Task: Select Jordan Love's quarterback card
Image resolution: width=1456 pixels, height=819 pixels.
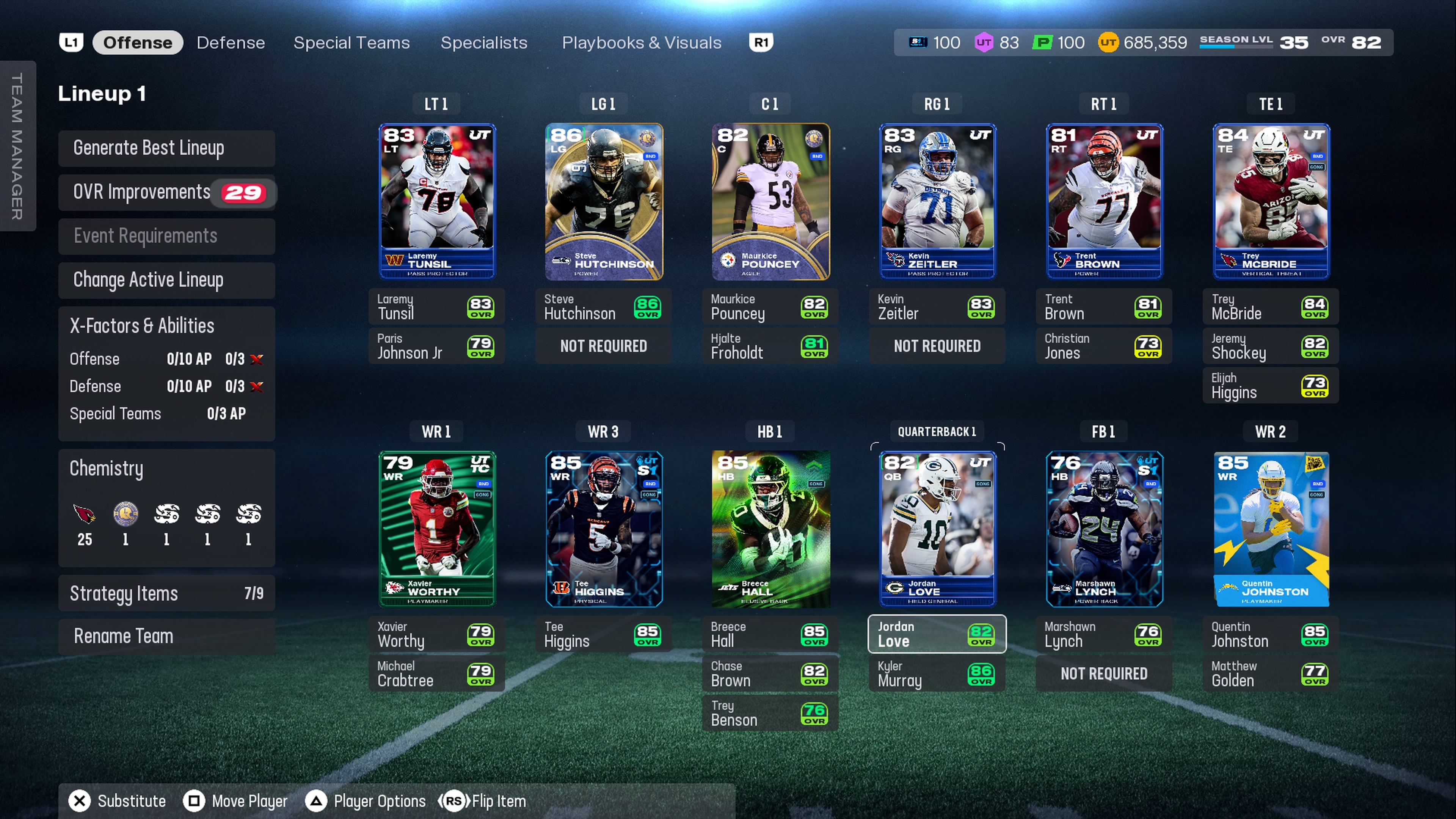Action: (x=937, y=529)
